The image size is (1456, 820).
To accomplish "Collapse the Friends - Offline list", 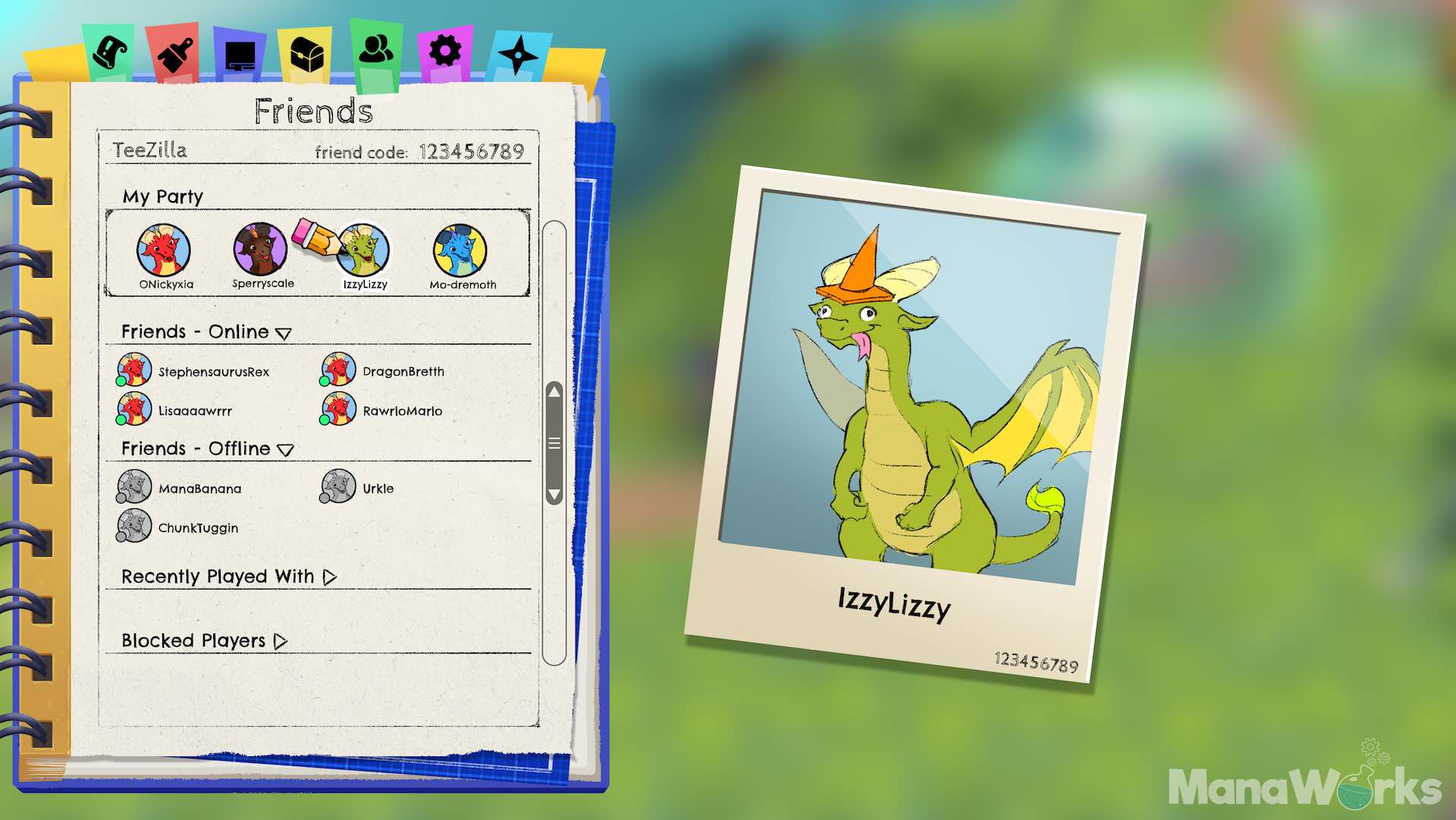I will [285, 450].
